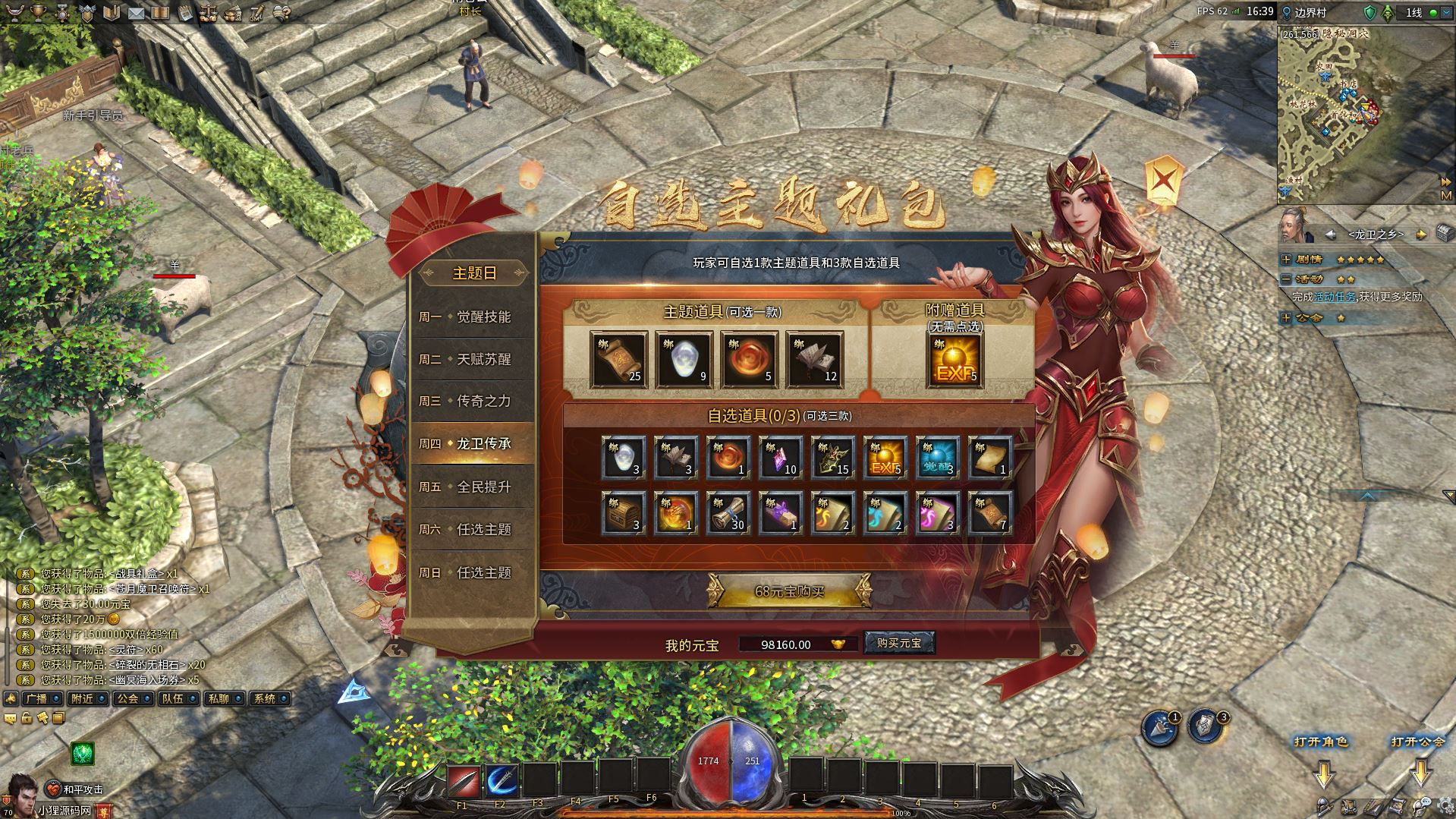The image size is (1456, 819).
Task: Expand the 剧情 quest tracker section
Action: [1286, 260]
